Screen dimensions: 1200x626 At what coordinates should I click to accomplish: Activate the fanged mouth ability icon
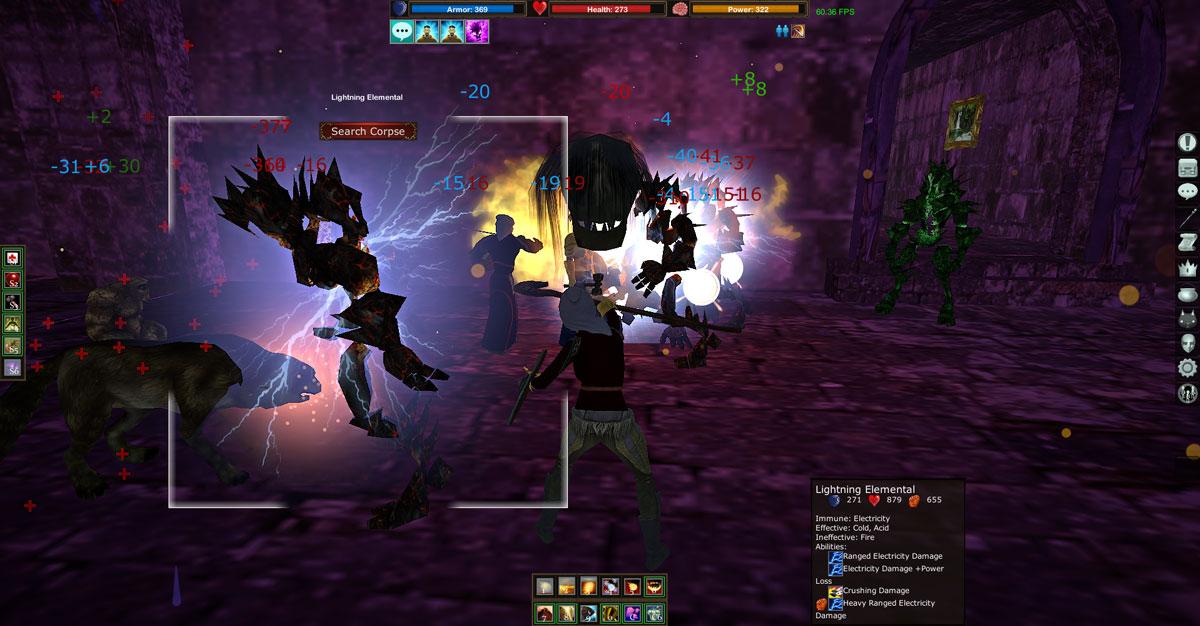pos(654,586)
